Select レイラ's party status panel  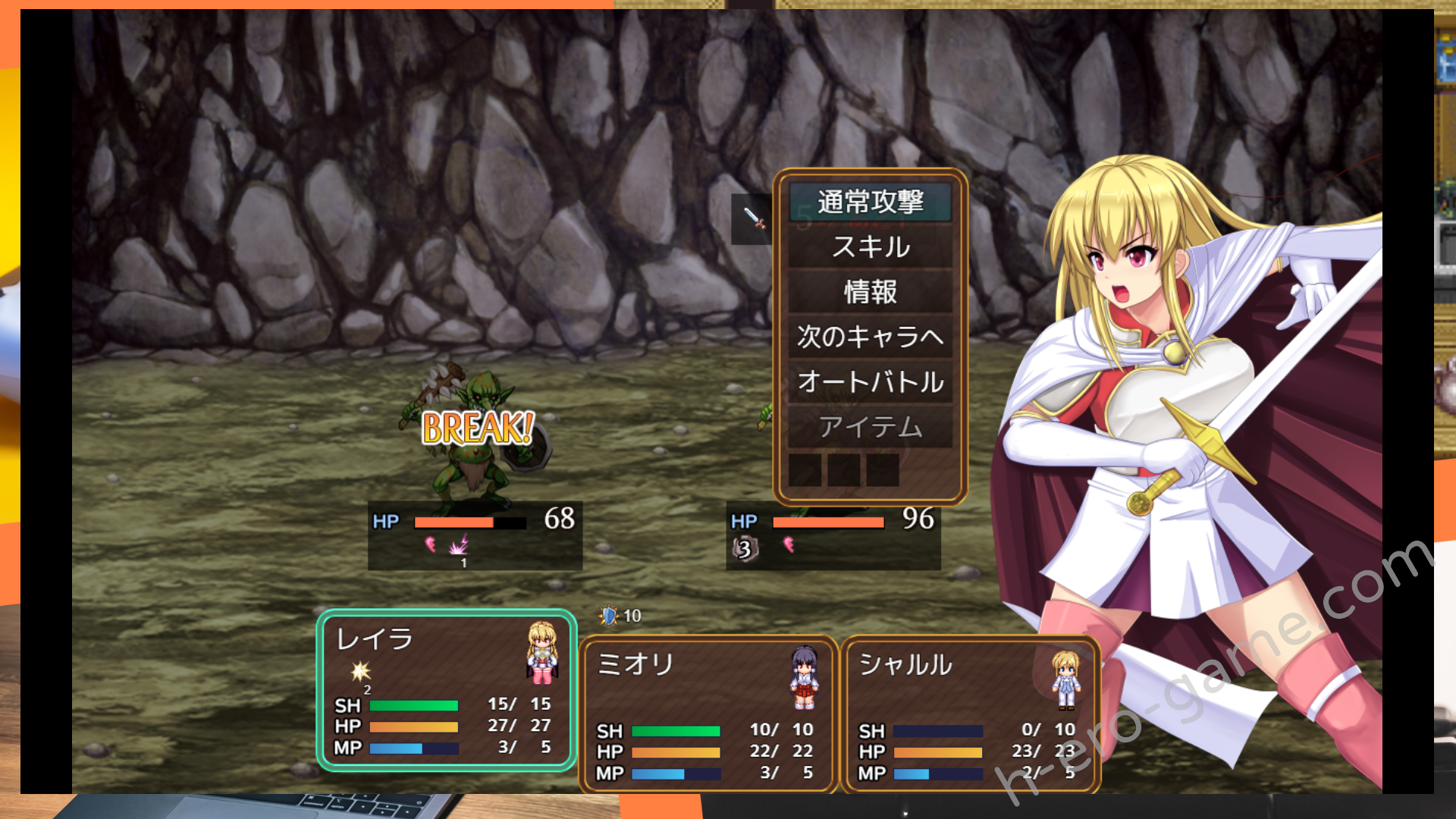[446, 691]
